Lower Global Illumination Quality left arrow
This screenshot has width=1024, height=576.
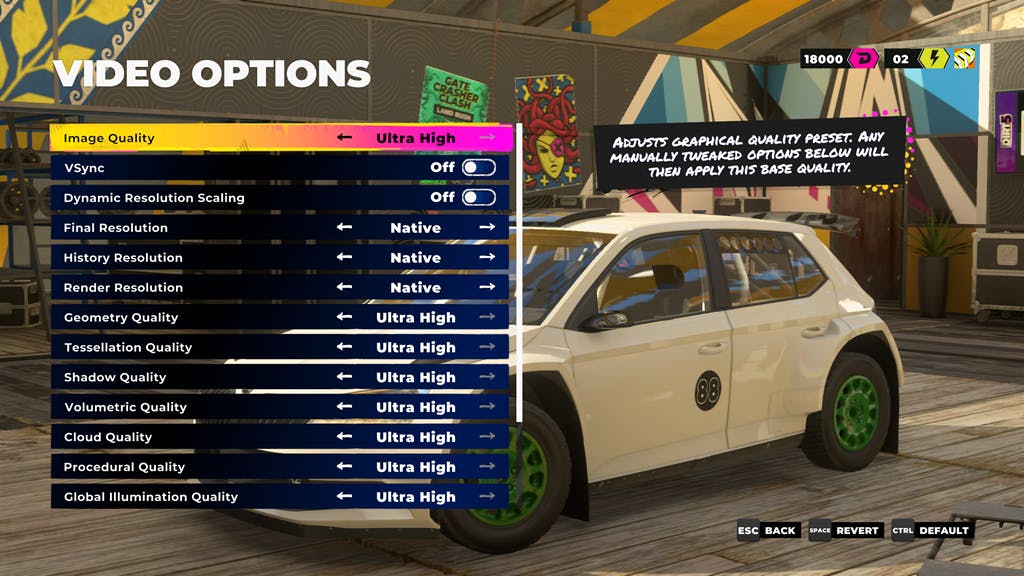point(344,497)
